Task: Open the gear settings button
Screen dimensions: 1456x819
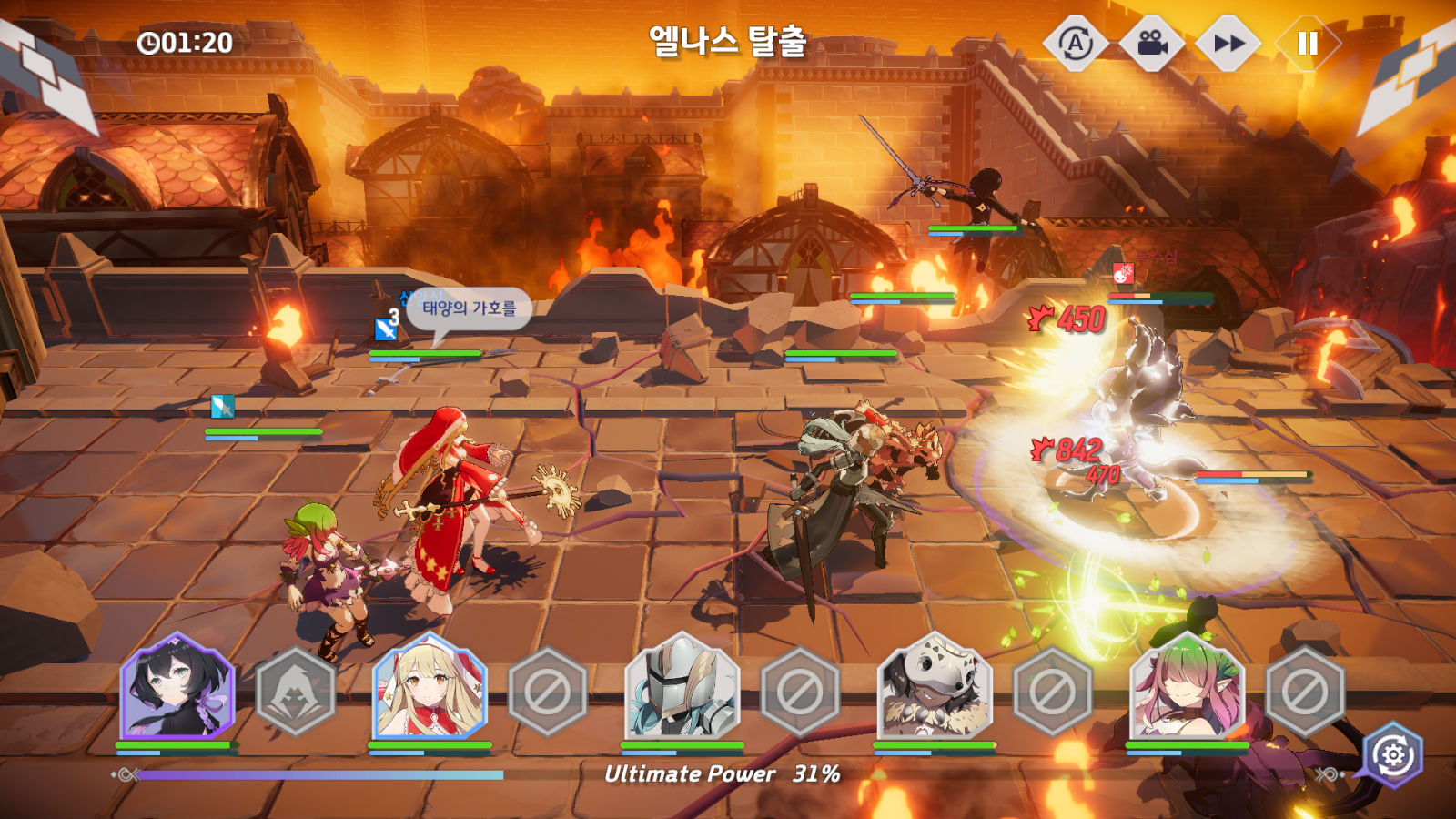Action: [x=1393, y=754]
